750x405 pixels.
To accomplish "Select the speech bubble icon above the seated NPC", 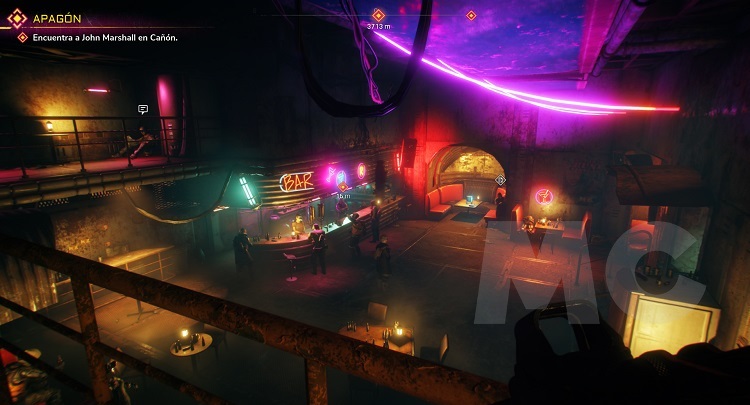I will (x=143, y=109).
